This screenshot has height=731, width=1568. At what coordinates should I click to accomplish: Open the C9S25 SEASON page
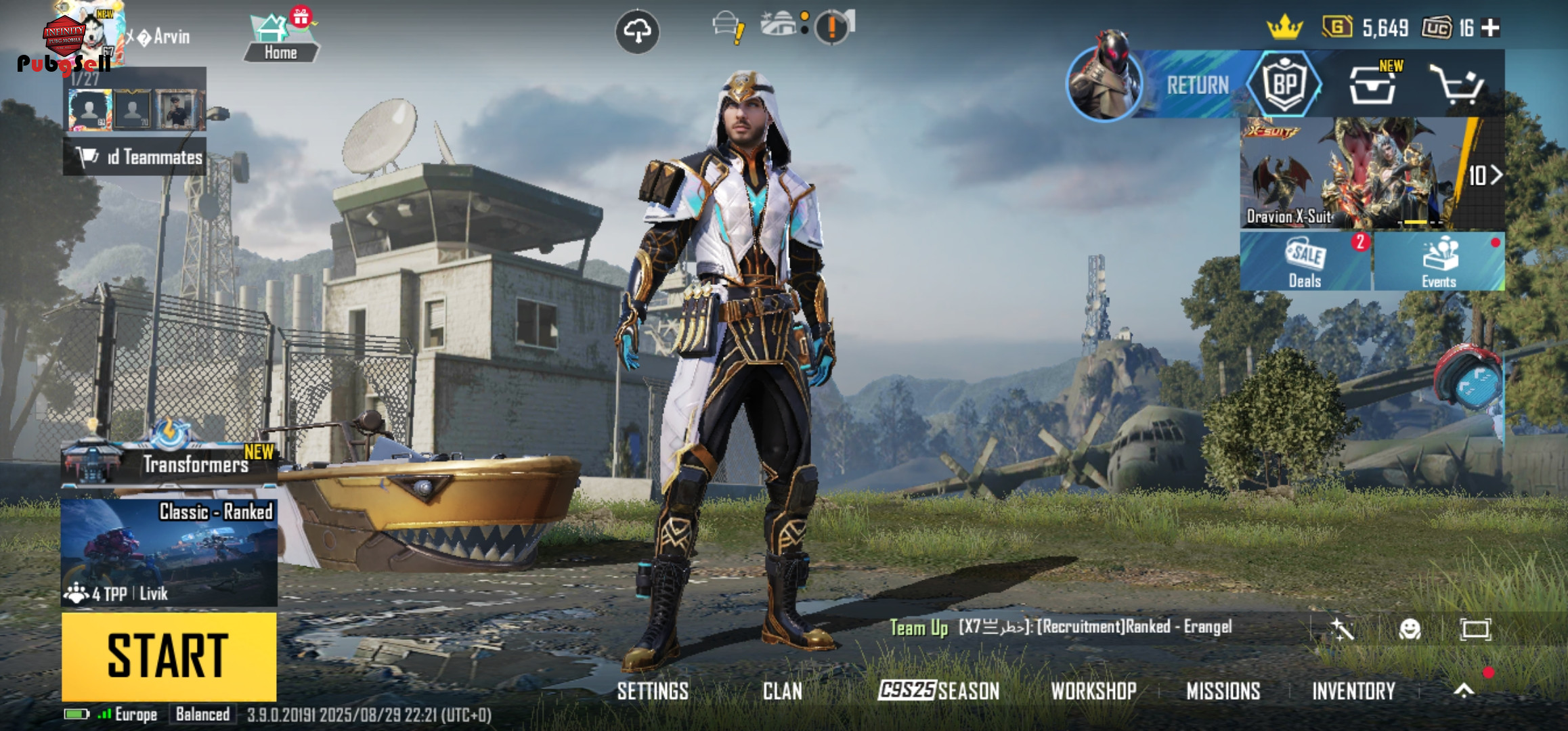(938, 690)
